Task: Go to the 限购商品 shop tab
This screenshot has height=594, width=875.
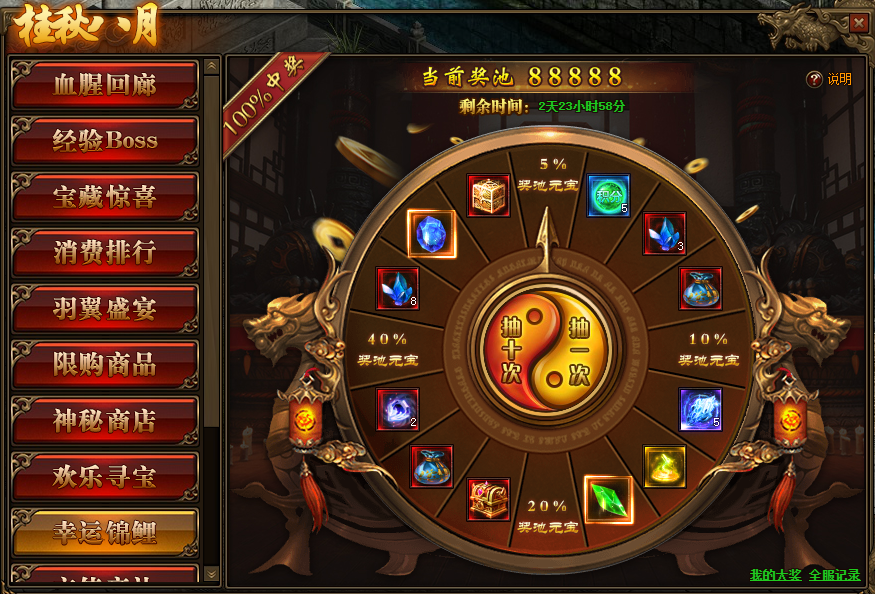Action: coord(105,364)
